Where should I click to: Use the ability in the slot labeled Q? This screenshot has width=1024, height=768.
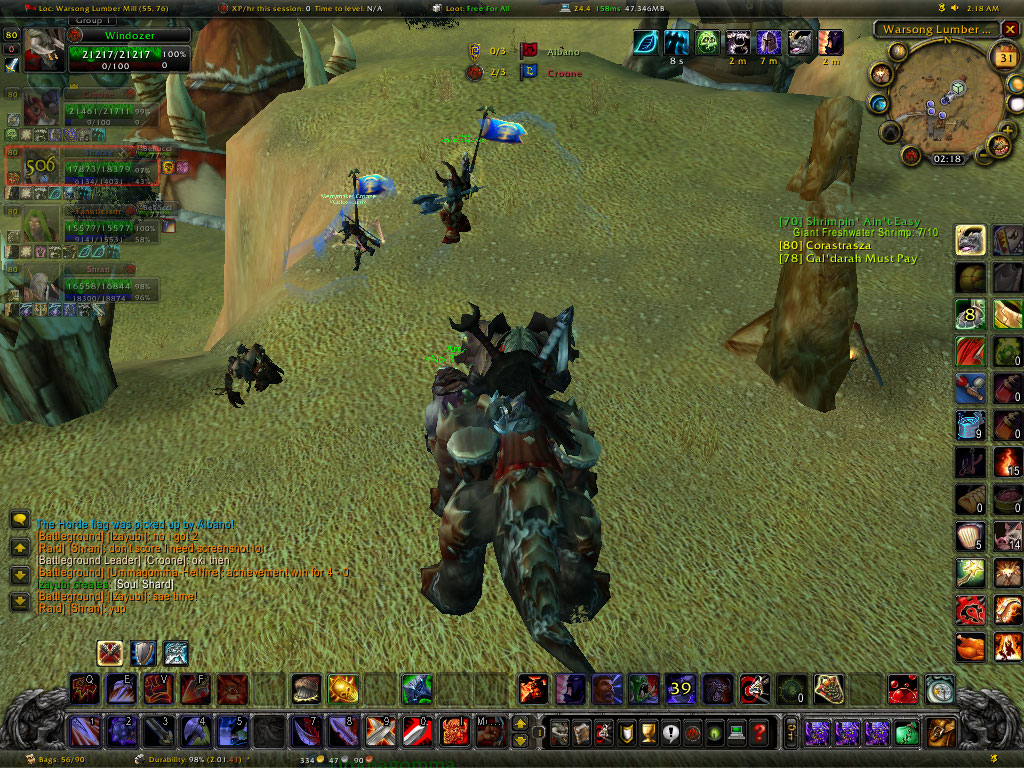pos(84,689)
